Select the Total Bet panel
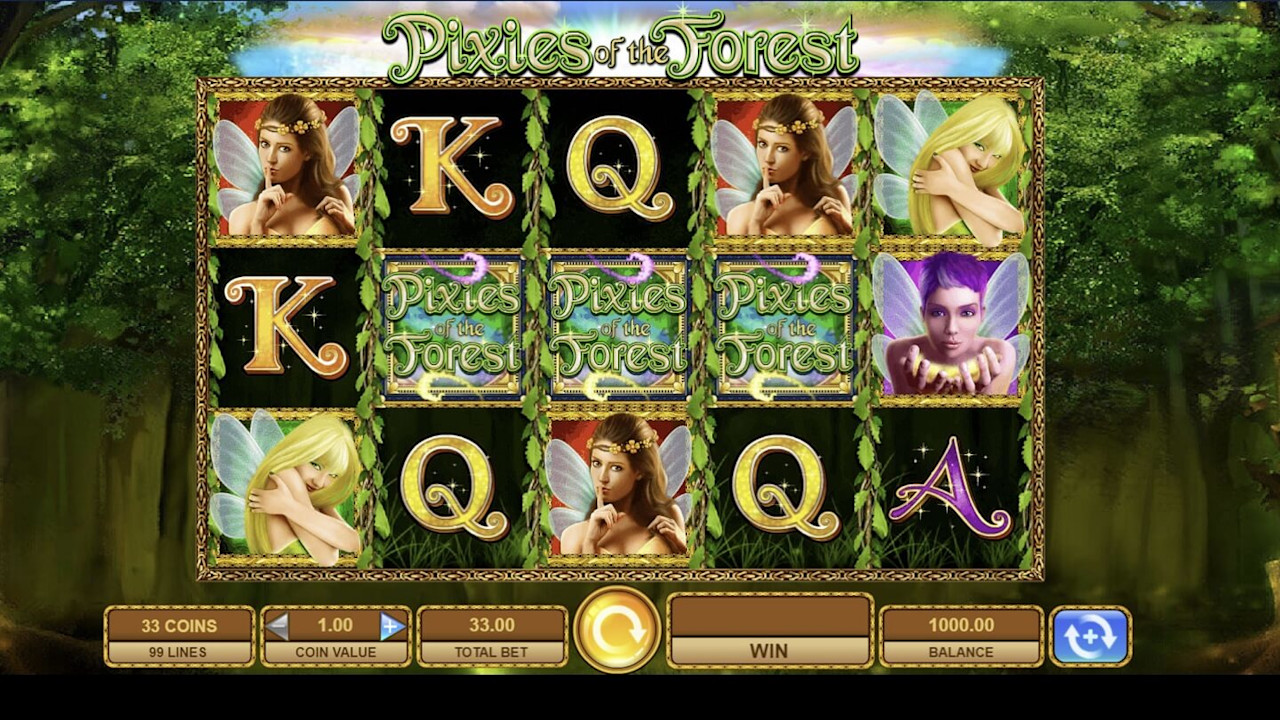The width and height of the screenshot is (1280, 720). click(492, 637)
